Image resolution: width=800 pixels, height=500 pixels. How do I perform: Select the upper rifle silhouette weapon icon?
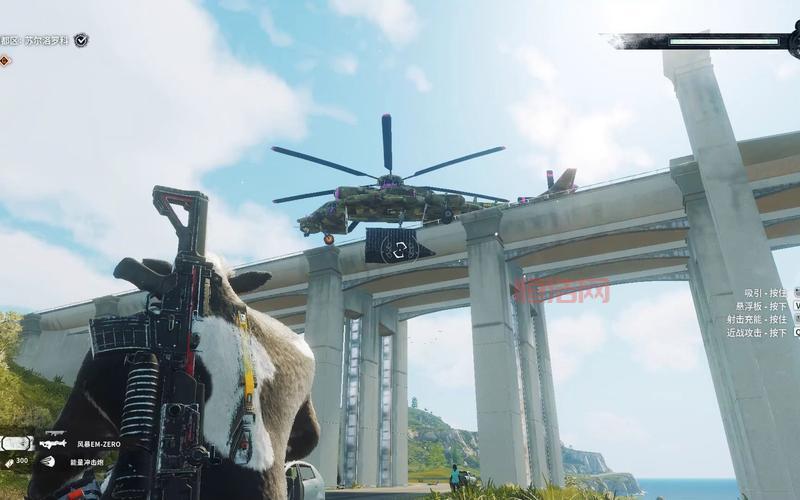53,433
